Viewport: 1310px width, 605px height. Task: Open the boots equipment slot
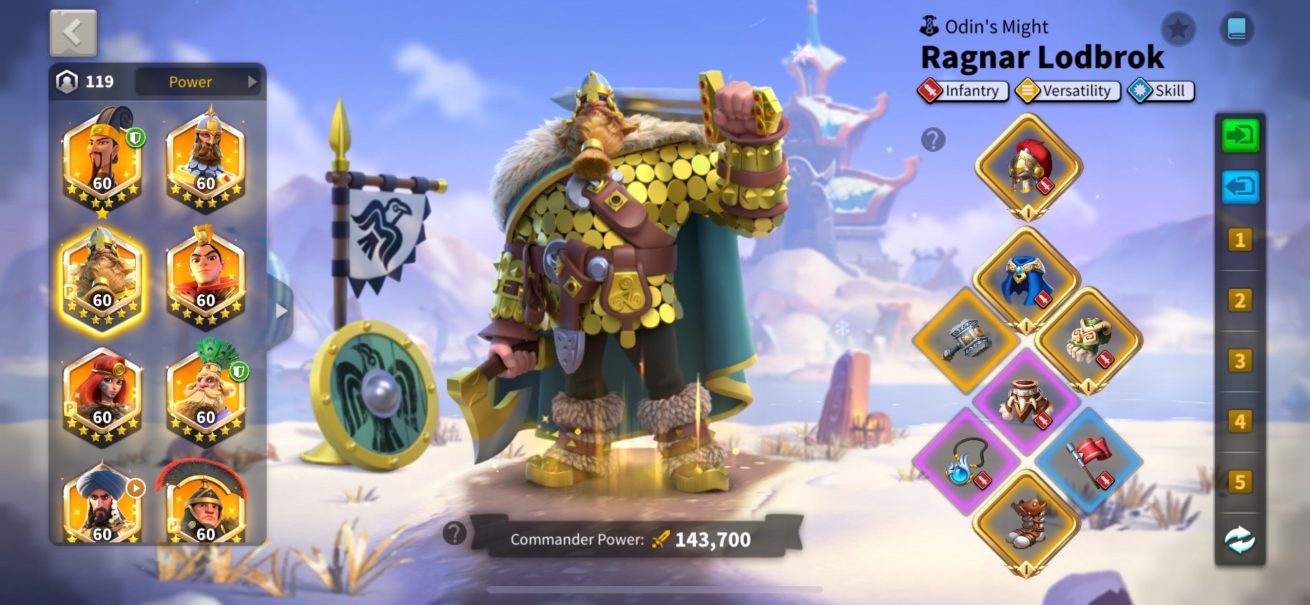[1026, 521]
